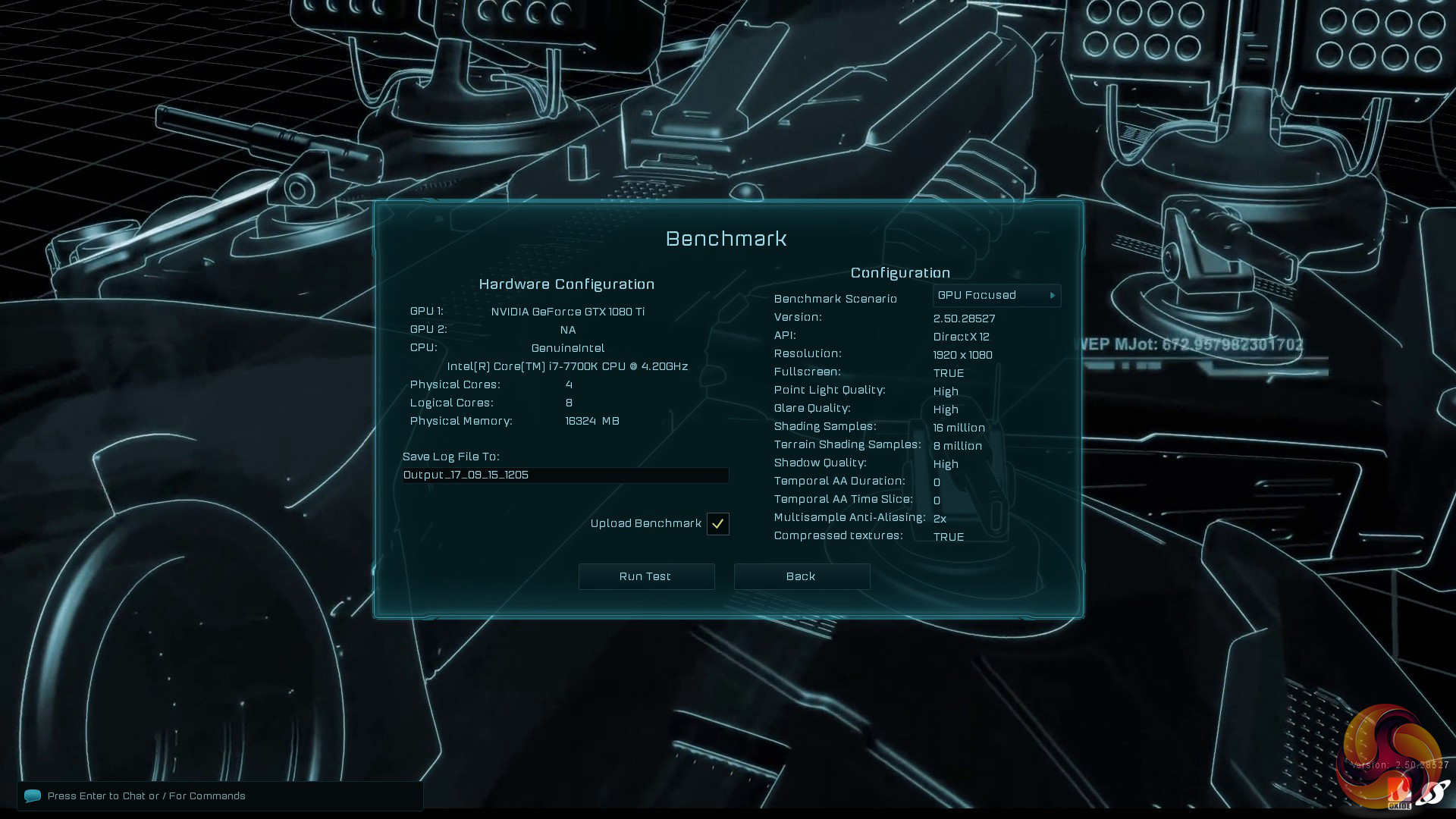Viewport: 1456px width, 819px height.
Task: Start the benchmark with Run Test
Action: coord(646,576)
